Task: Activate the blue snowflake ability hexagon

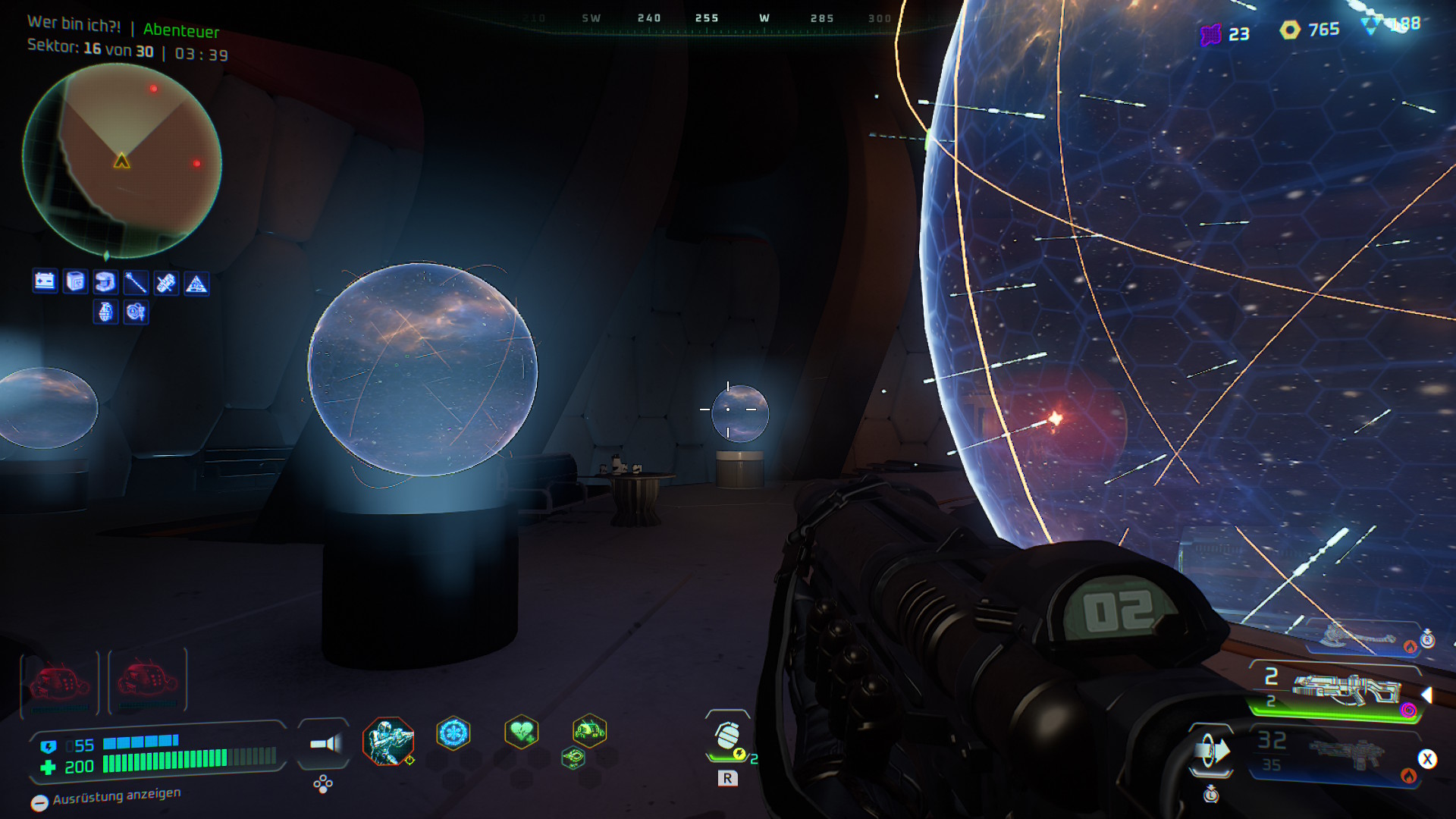Action: tap(453, 733)
